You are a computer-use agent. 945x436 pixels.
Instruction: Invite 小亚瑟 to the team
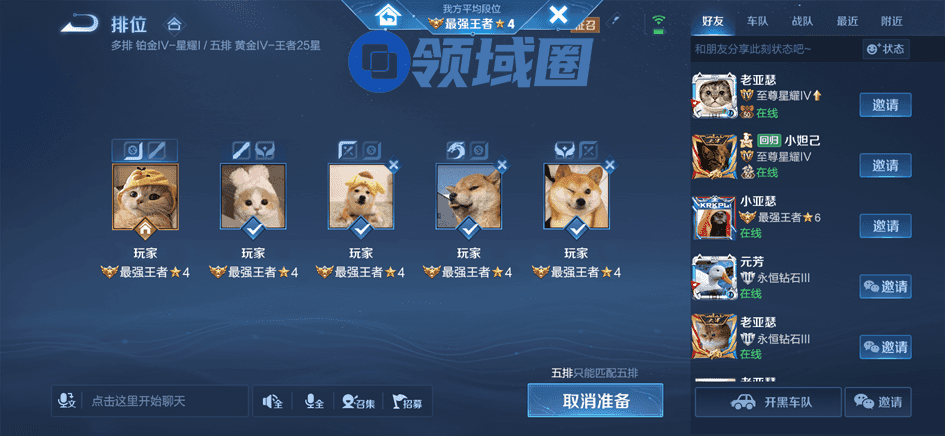(885, 226)
